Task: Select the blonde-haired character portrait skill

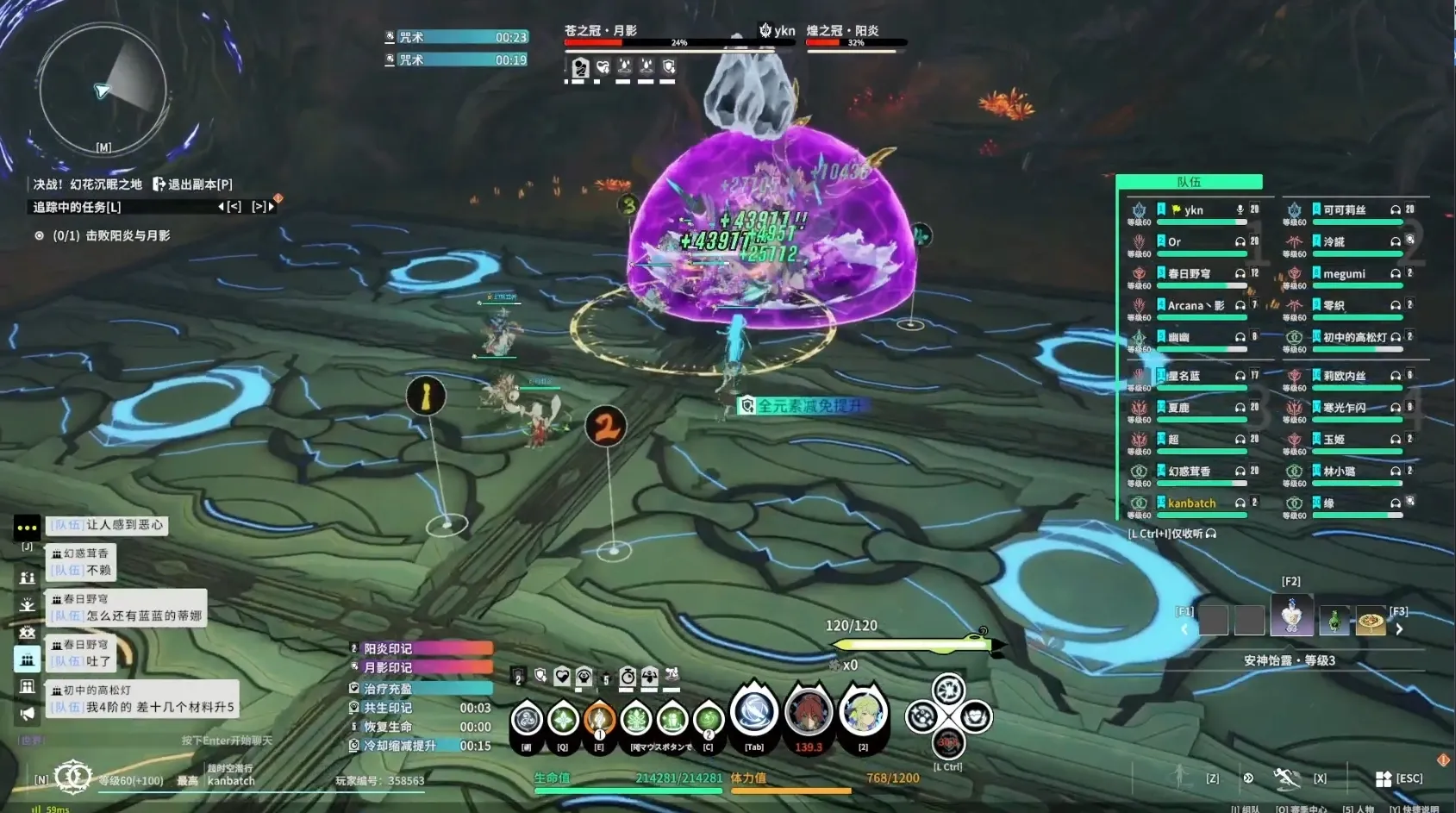Action: tap(862, 714)
